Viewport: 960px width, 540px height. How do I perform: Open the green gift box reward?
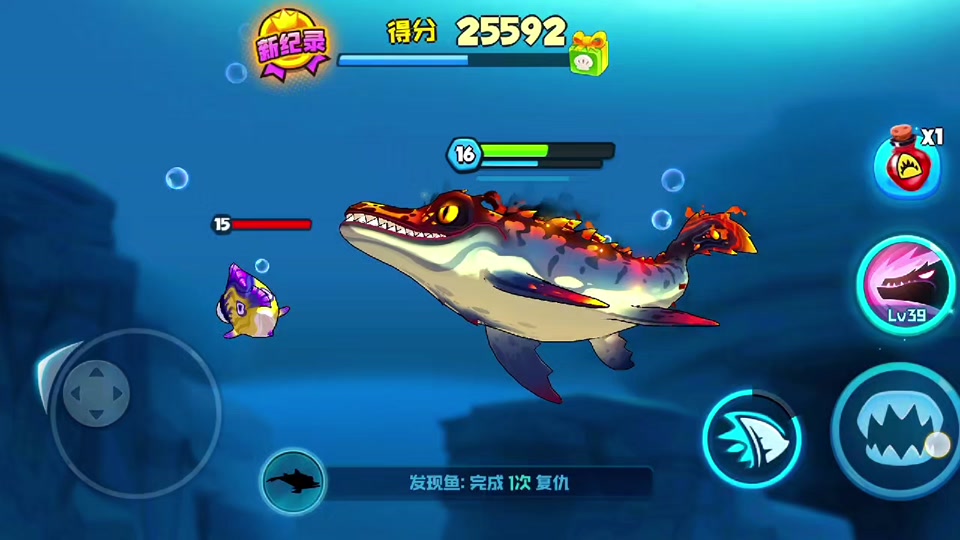coord(589,53)
